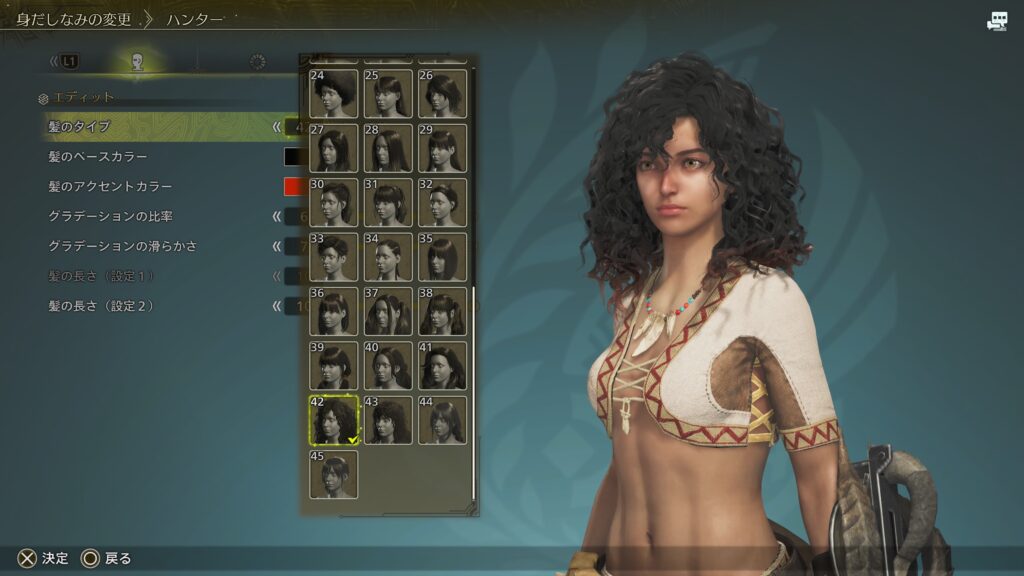Open the chat icon in top corner
The image size is (1024, 576).
997,22
